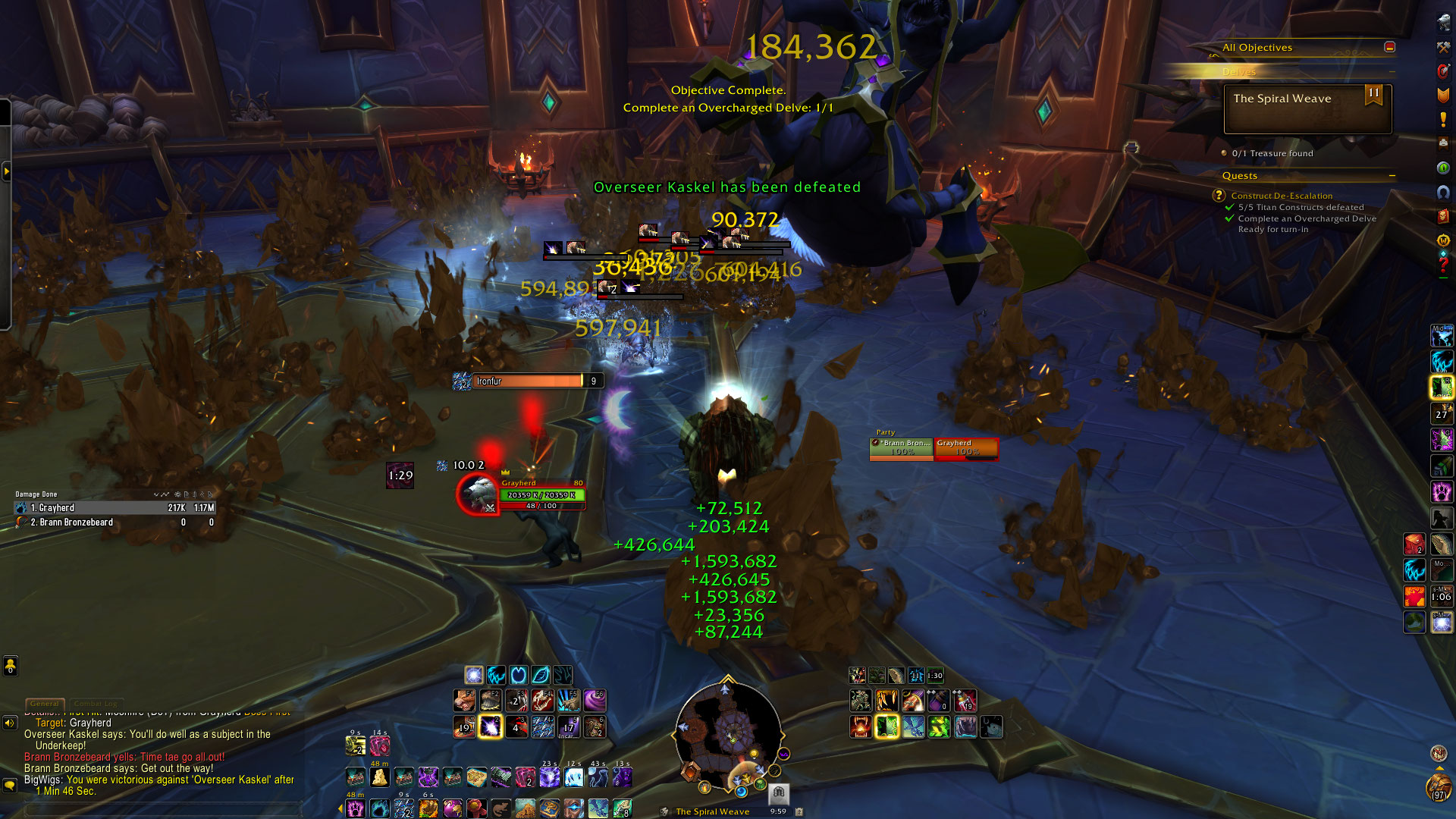
Task: Activate the glowing green highlighted ability
Action: coord(886,726)
